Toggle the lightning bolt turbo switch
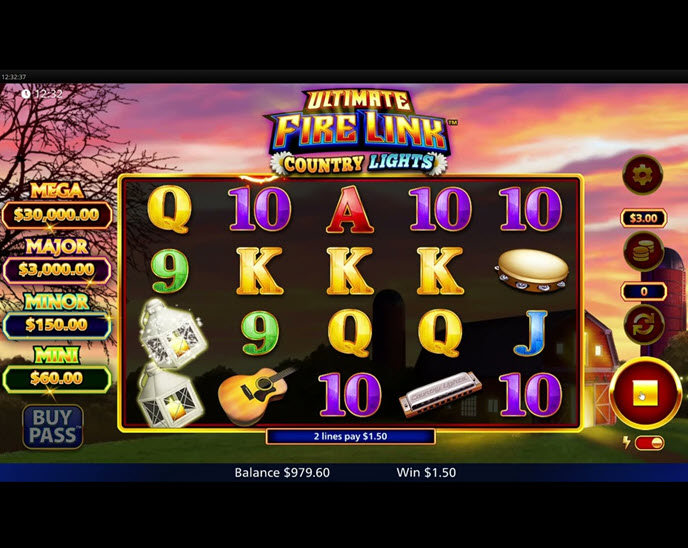The height and width of the screenshot is (548, 688). click(649, 443)
